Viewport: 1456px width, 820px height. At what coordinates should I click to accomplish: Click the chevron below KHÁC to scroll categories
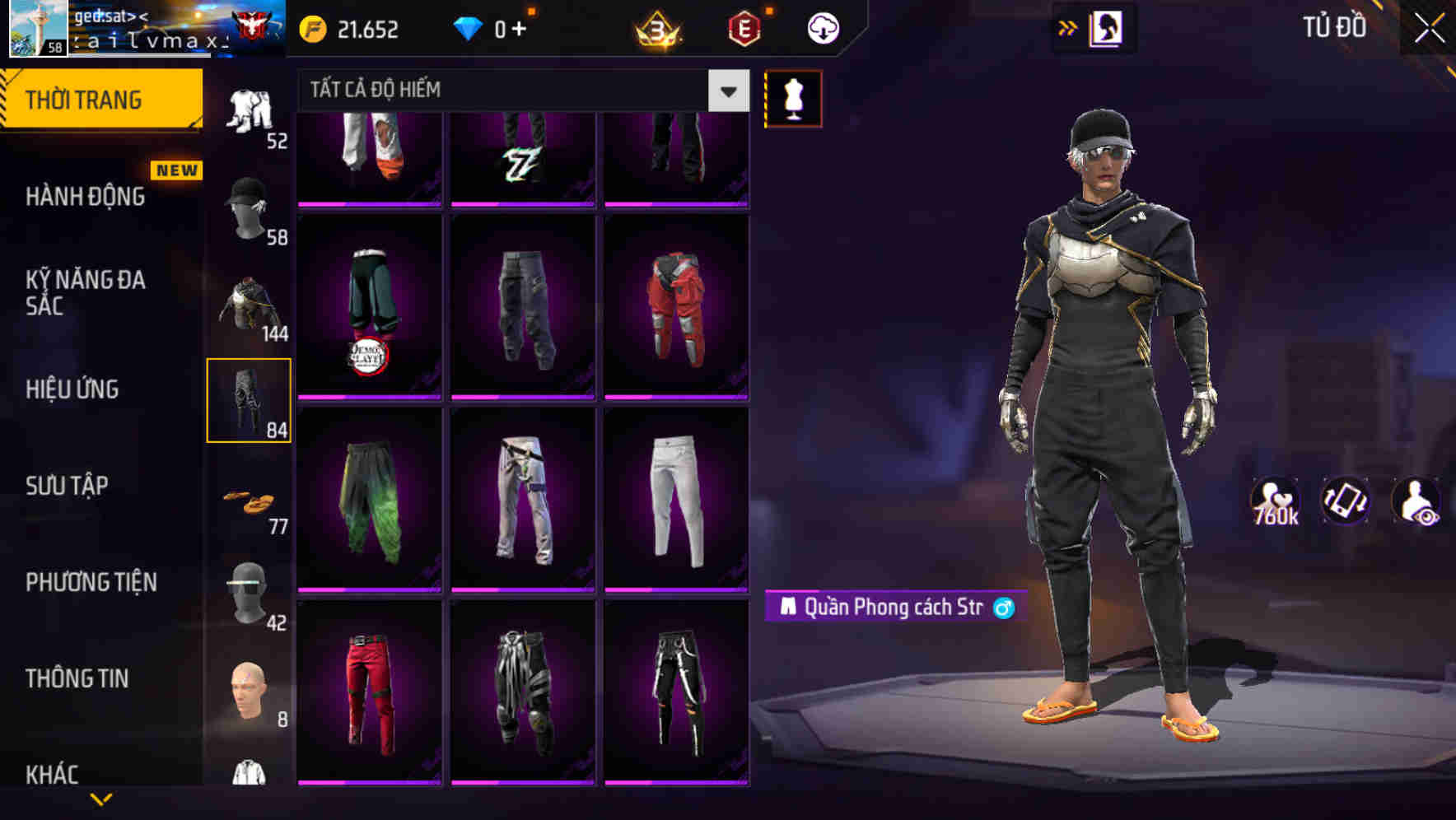coord(103,797)
